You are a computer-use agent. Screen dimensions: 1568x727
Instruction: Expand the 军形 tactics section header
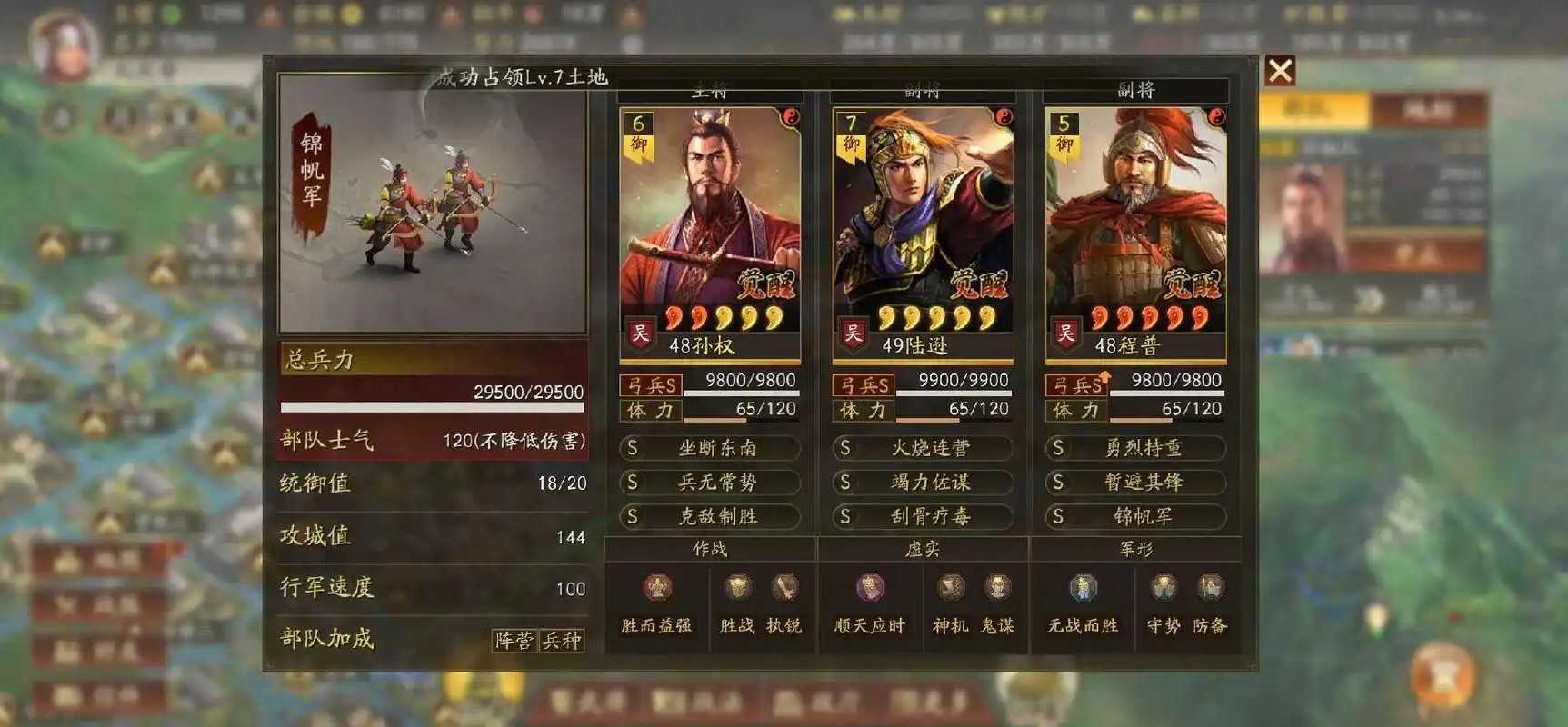(1136, 549)
